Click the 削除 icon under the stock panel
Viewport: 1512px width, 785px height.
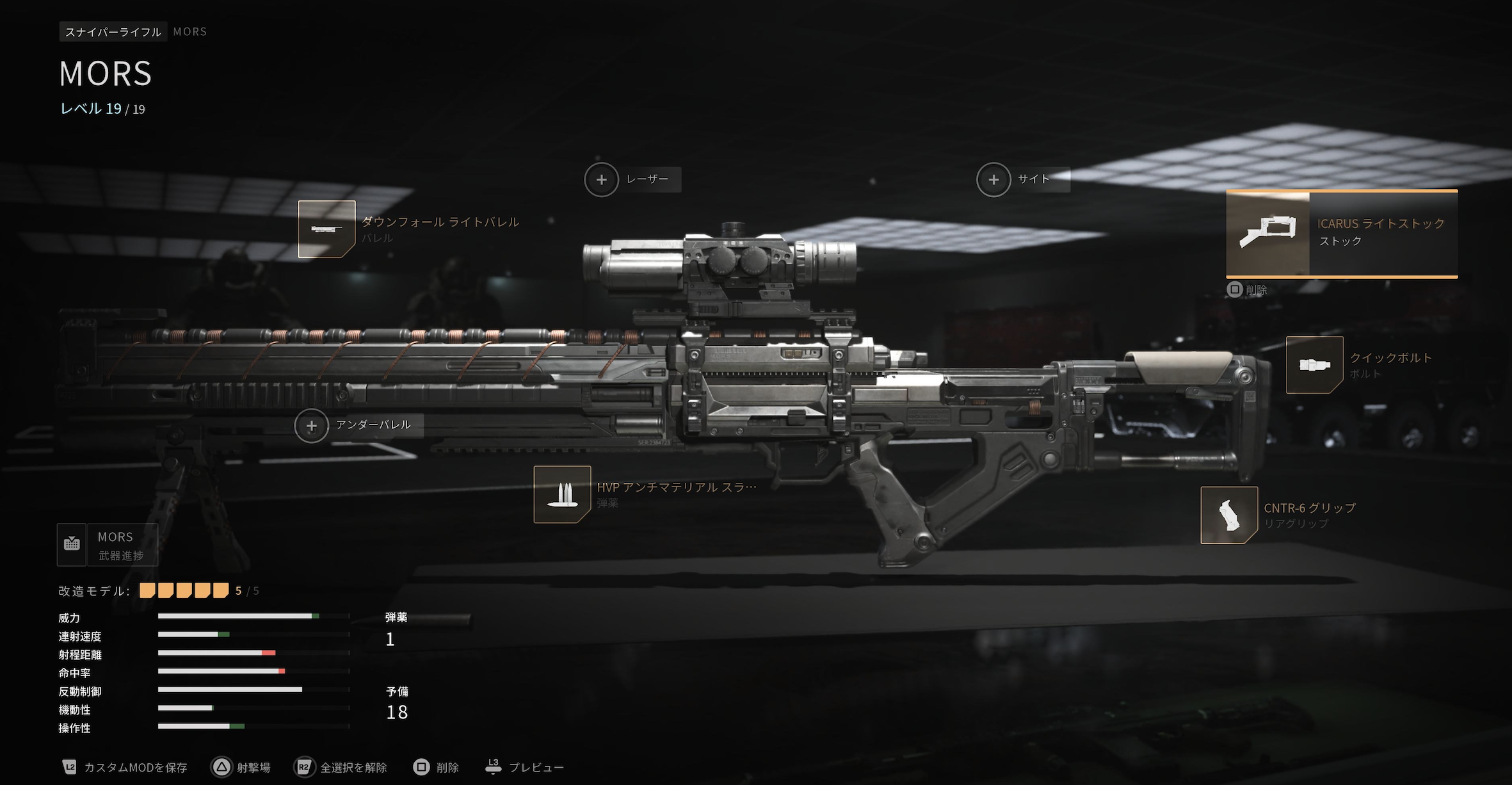pyautogui.click(x=1236, y=289)
